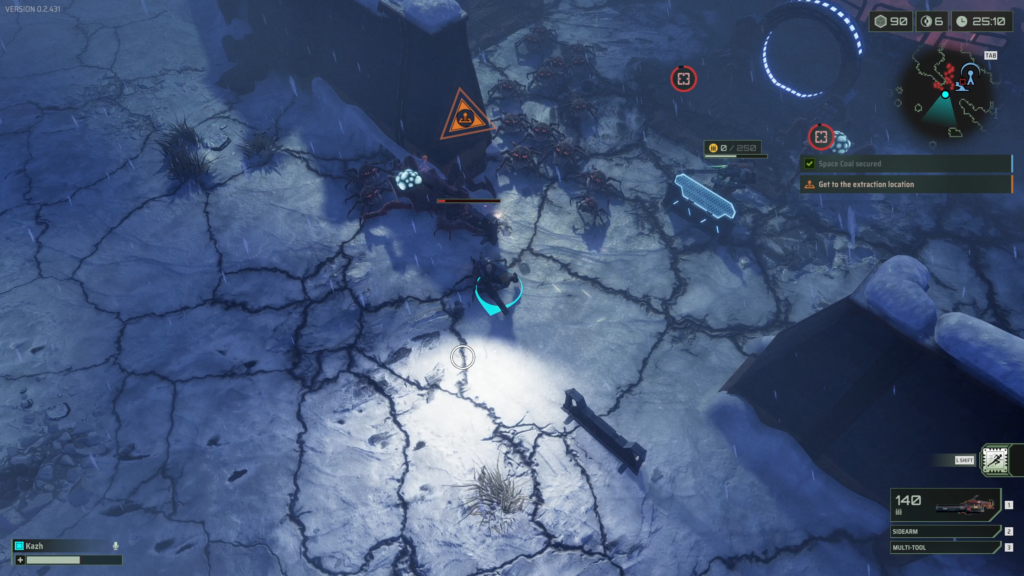
Task: Open the circular minimap
Action: tap(946, 96)
